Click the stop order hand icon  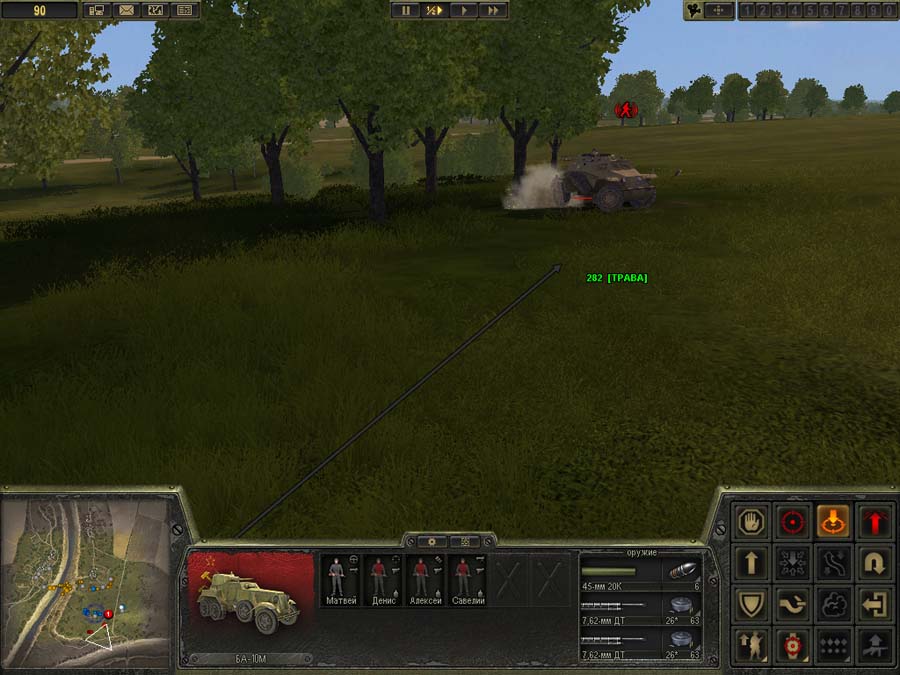coord(752,521)
